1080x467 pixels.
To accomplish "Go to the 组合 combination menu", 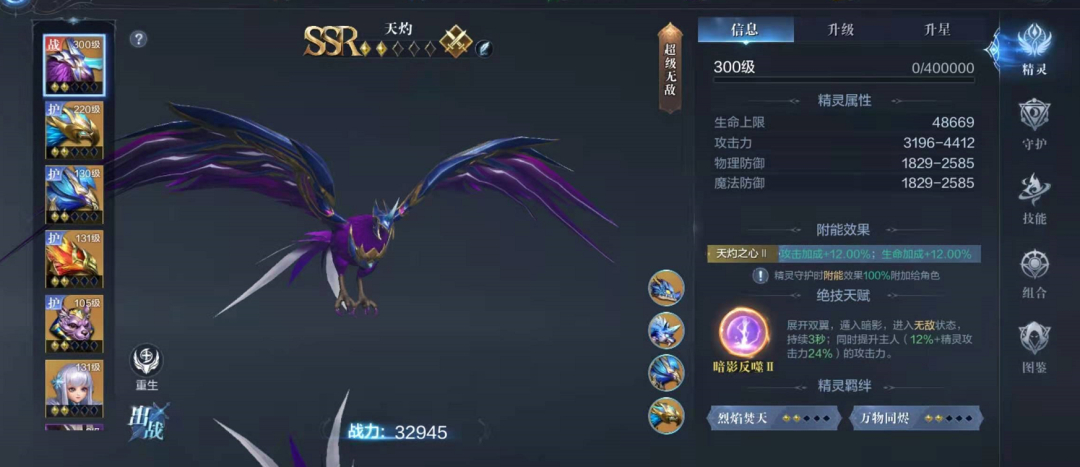I will coord(1034,273).
